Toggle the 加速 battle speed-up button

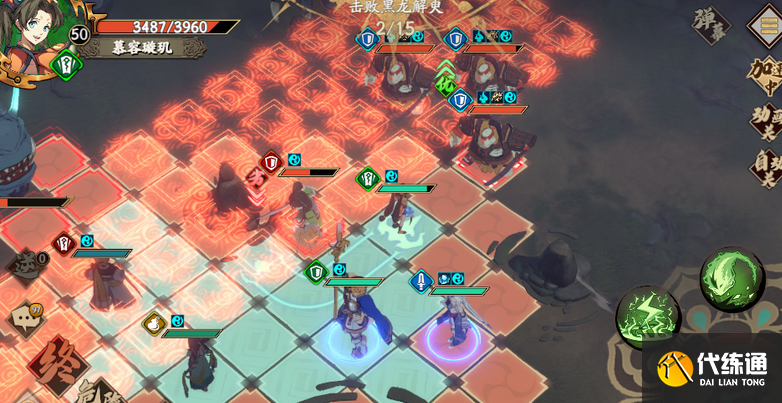tap(765, 76)
